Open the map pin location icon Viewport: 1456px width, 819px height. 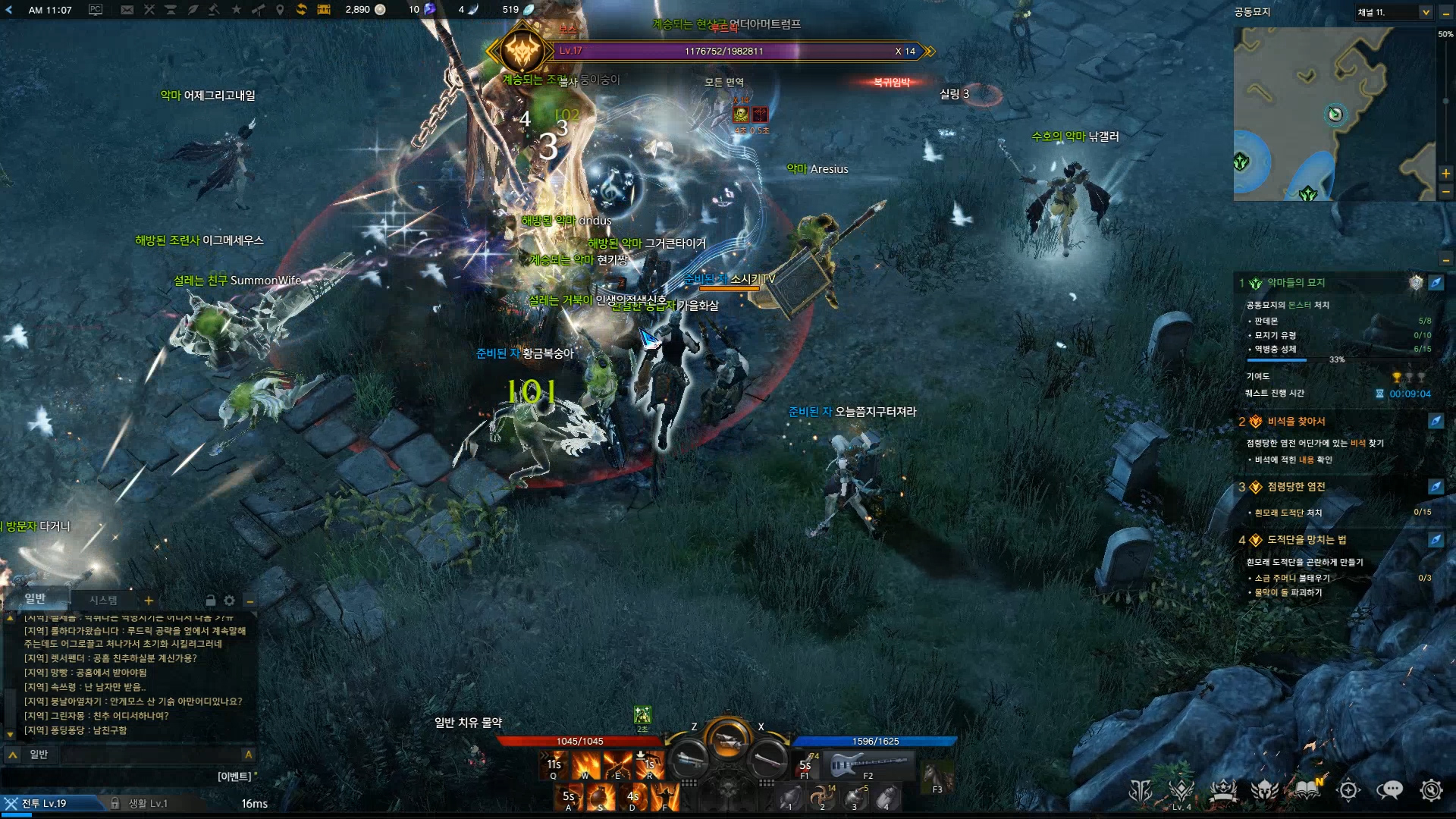coord(280,10)
